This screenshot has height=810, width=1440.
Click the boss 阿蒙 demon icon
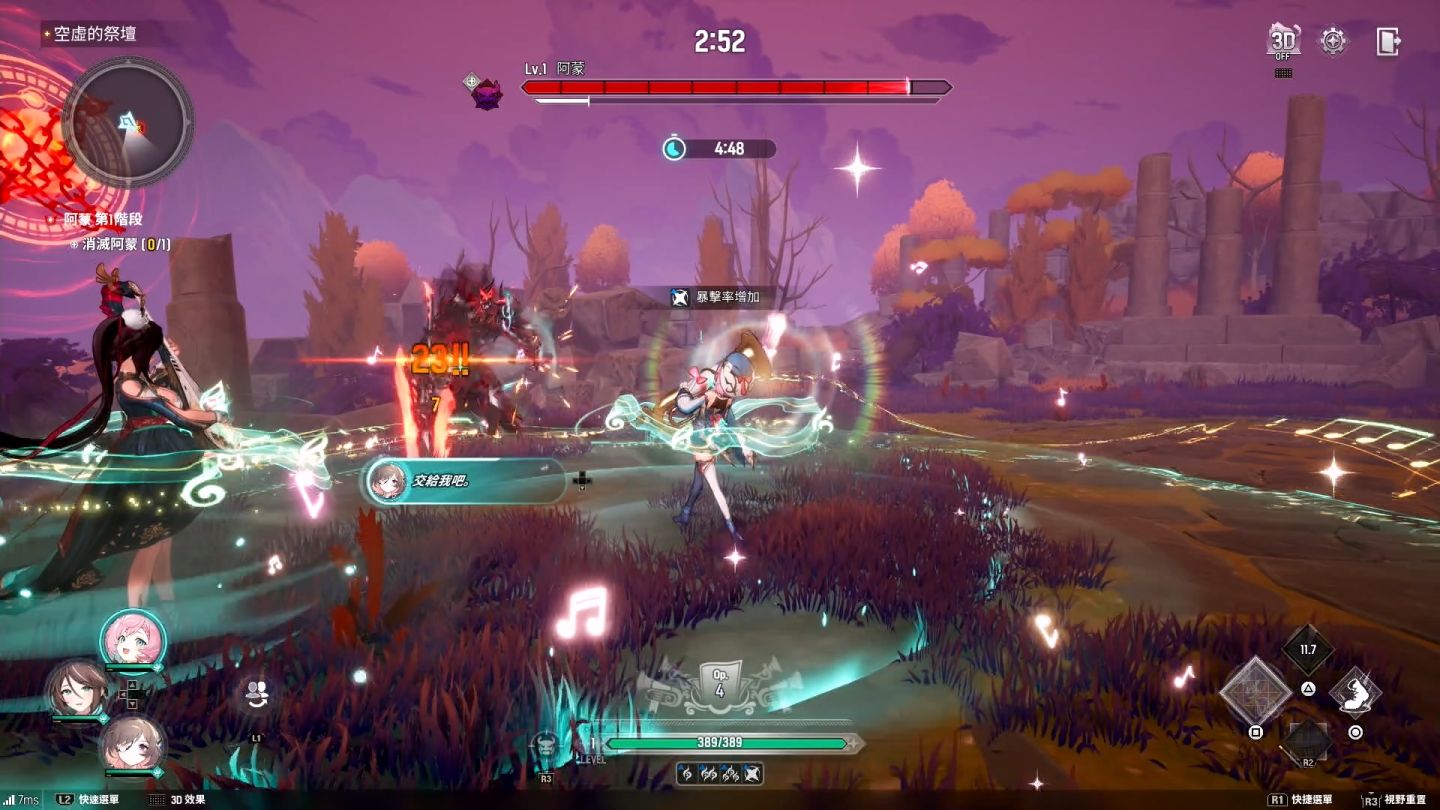point(487,93)
